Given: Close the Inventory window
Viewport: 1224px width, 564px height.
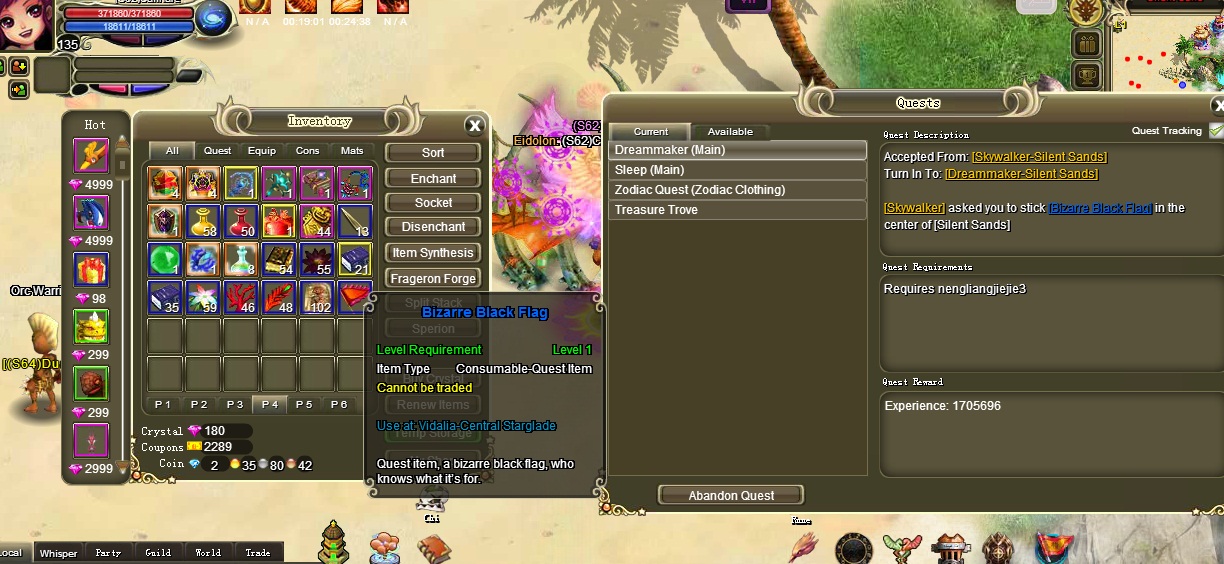Looking at the screenshot, I should 475,125.
